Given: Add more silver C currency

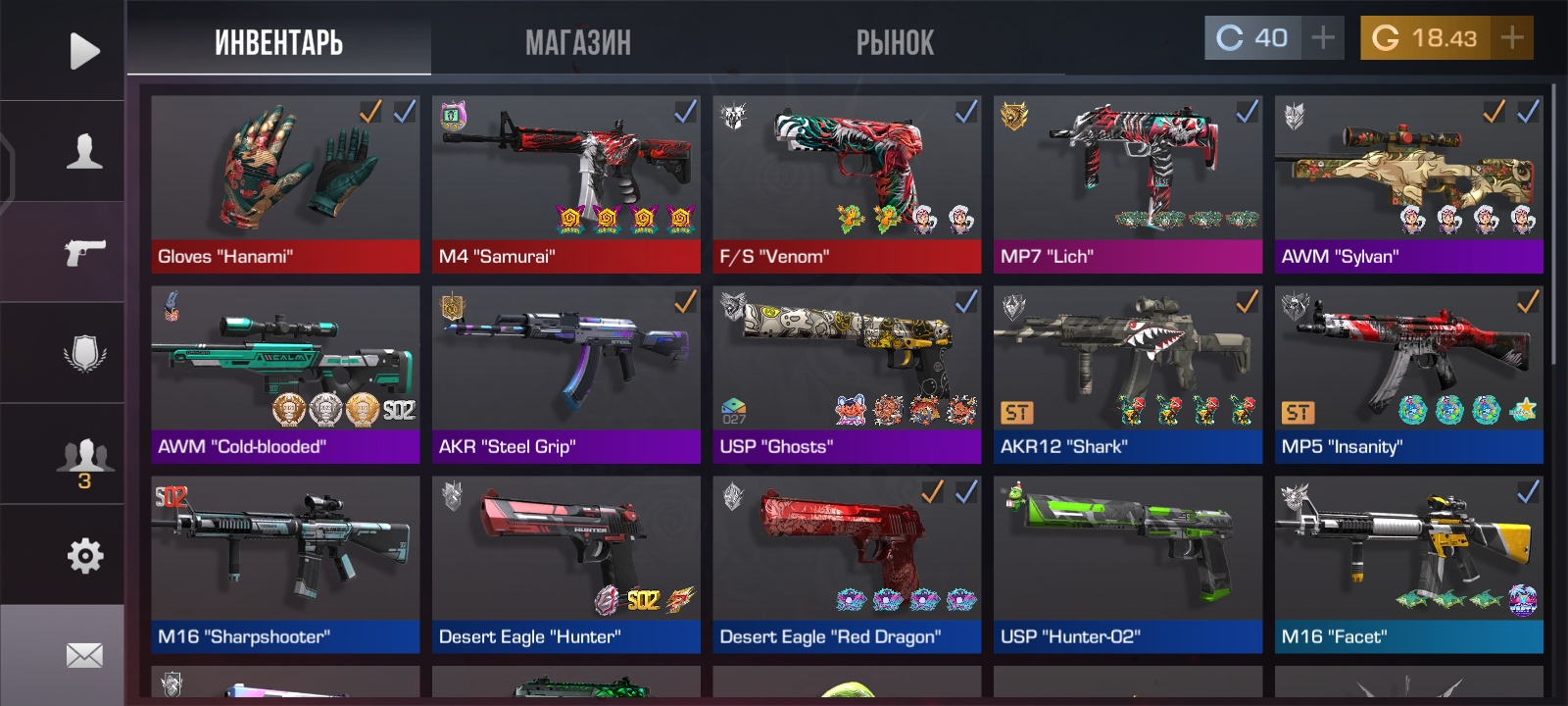Looking at the screenshot, I should 1323,38.
